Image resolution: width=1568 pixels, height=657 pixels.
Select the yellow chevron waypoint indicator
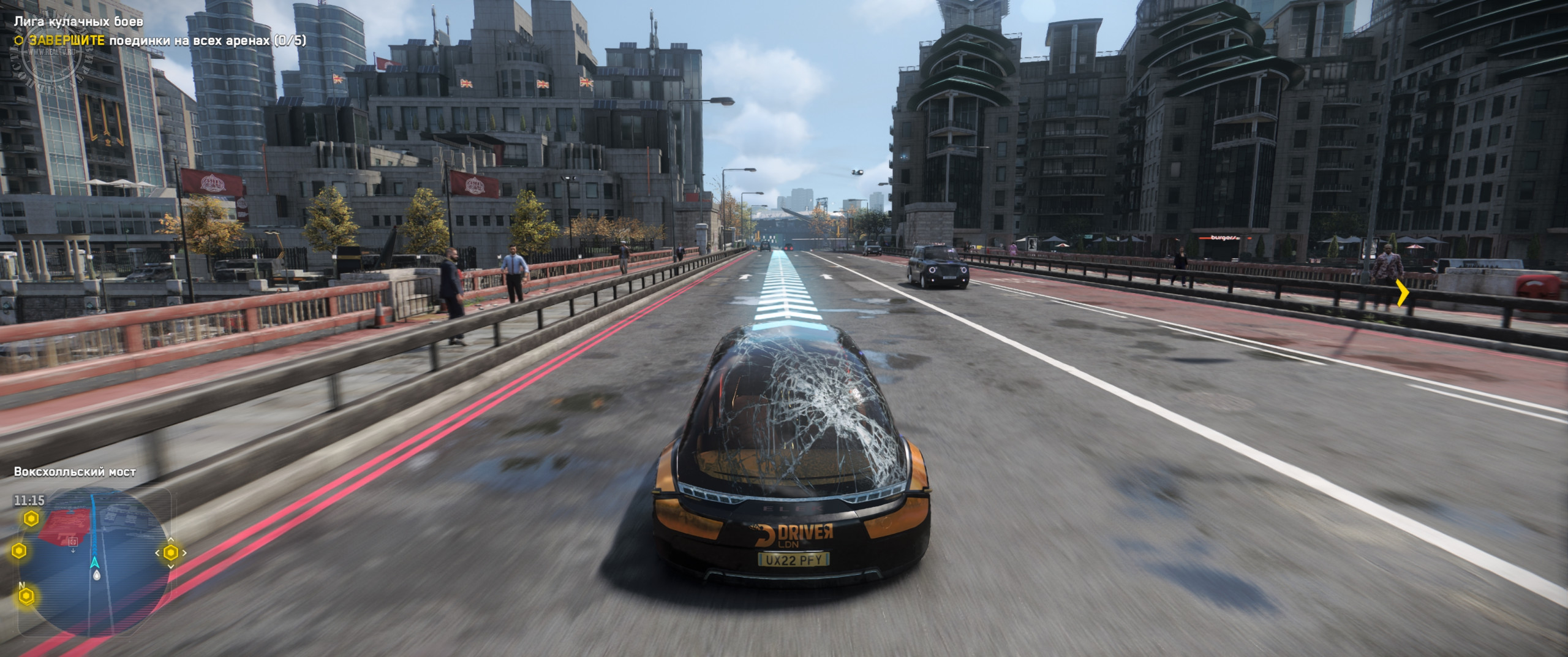coord(1402,292)
